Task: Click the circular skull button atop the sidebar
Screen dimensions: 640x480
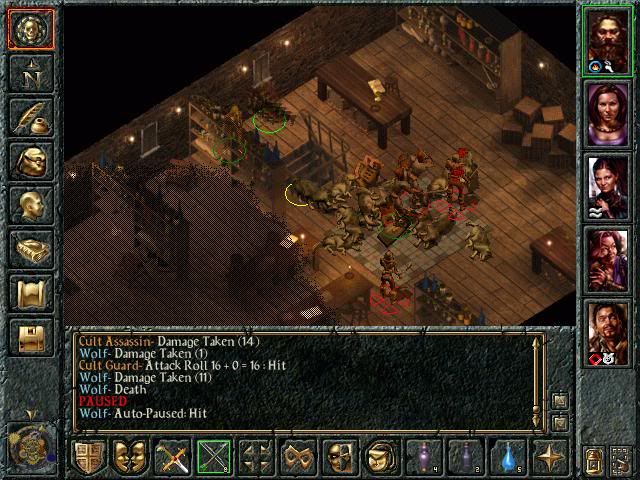Action: click(29, 30)
